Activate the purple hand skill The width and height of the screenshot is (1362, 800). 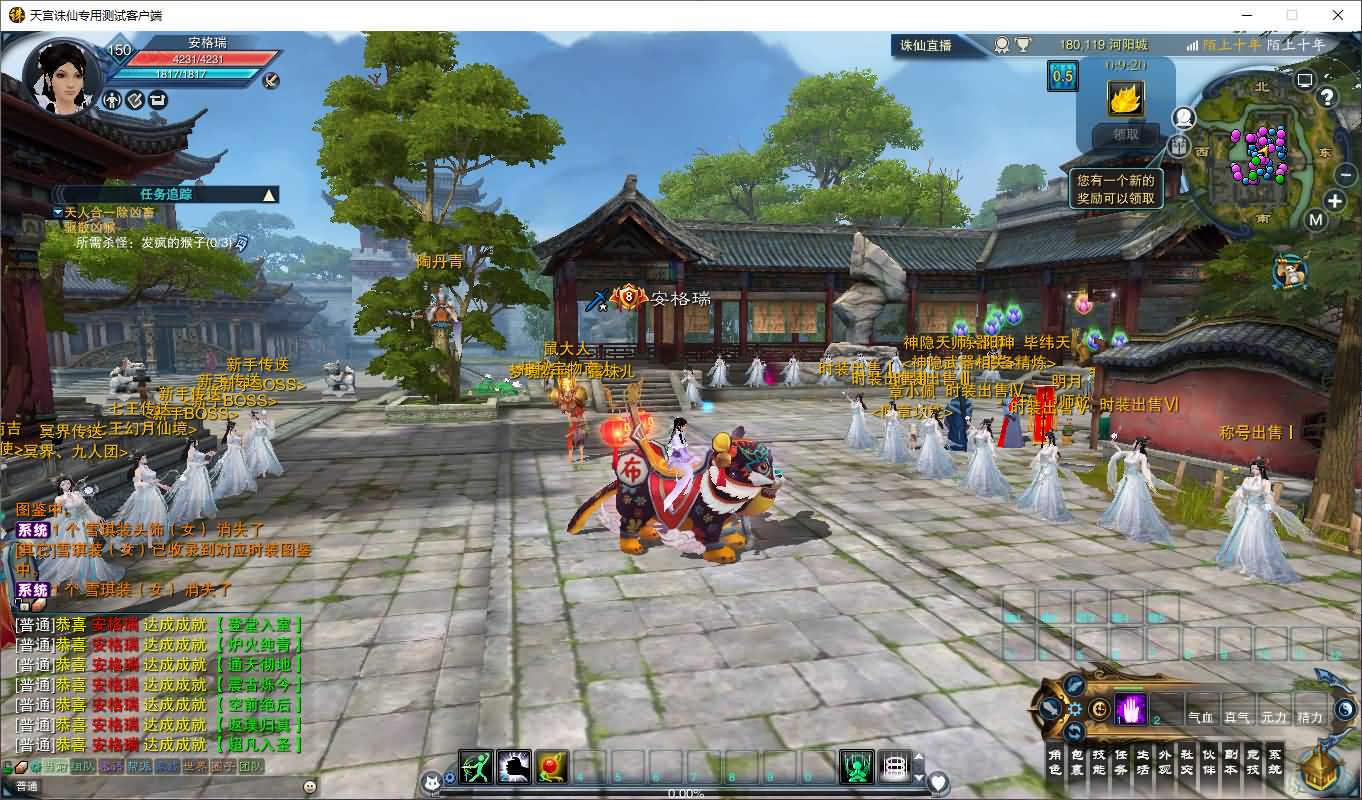1130,709
